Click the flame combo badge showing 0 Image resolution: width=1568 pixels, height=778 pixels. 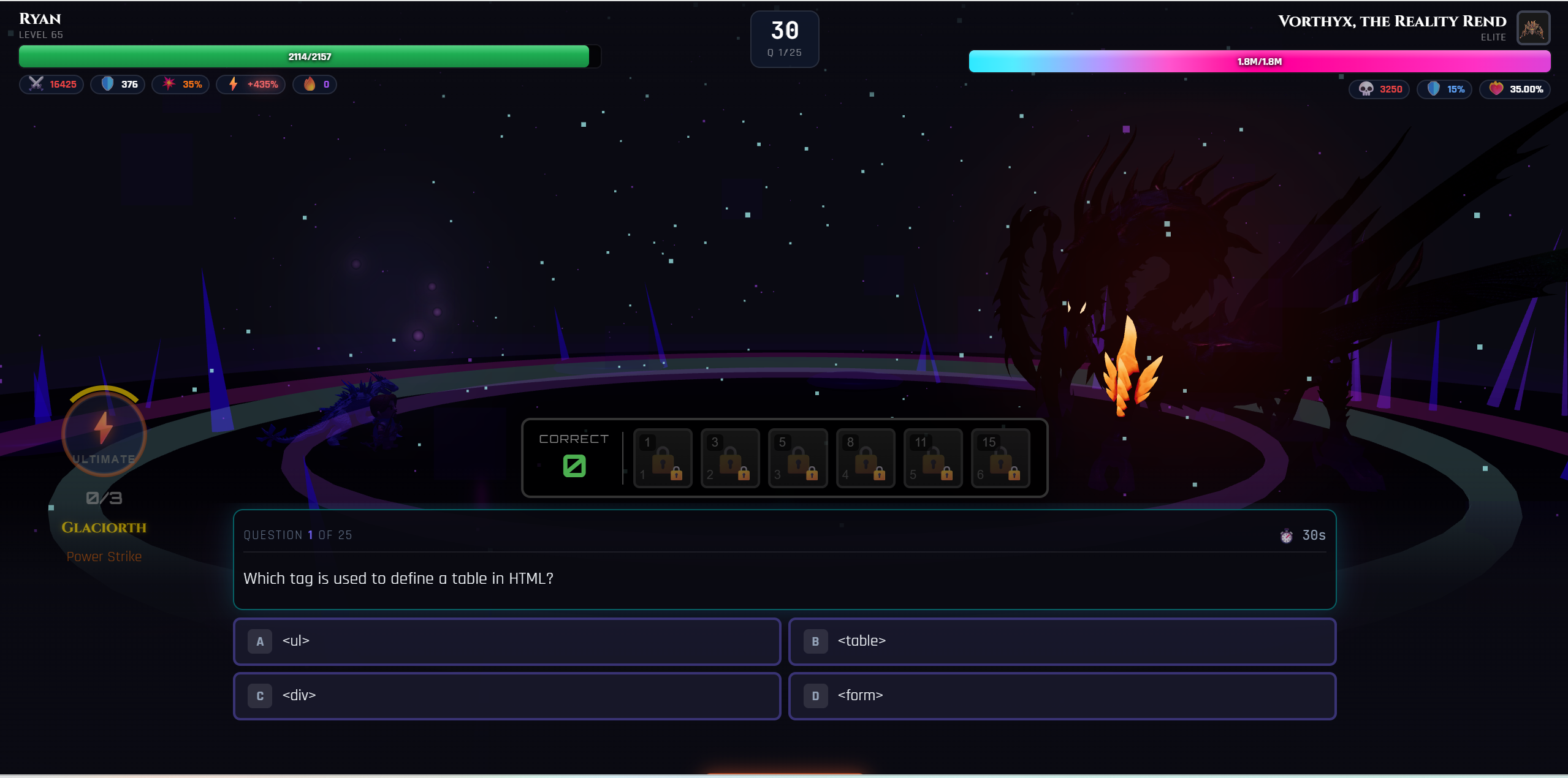coord(314,84)
